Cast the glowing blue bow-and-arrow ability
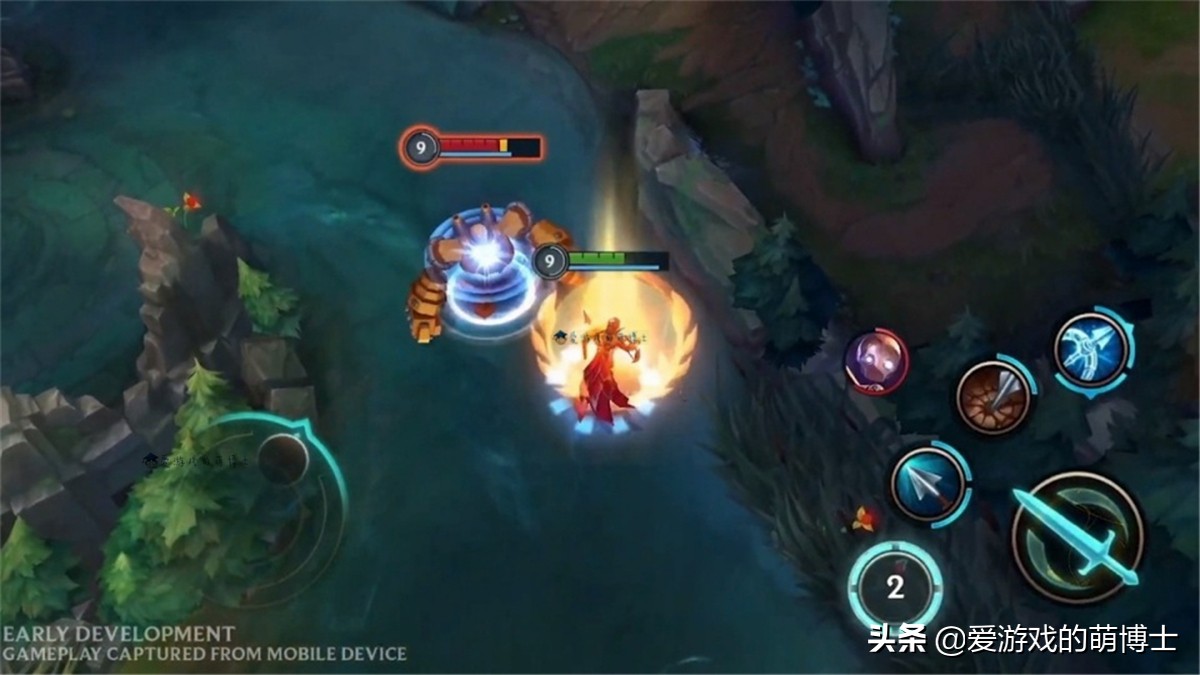 pyautogui.click(x=1091, y=350)
